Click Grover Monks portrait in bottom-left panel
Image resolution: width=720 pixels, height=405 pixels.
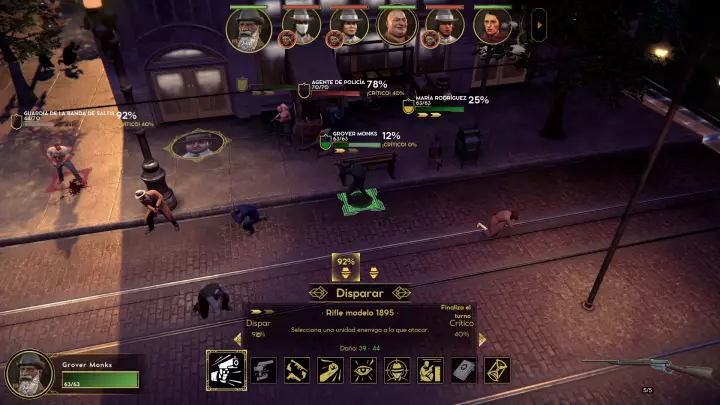[29, 374]
